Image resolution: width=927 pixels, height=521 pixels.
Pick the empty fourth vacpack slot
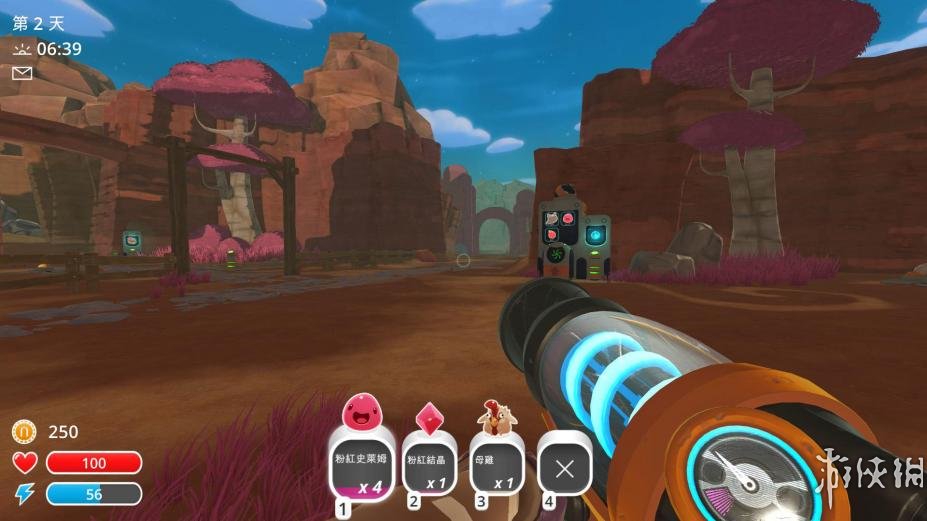click(x=565, y=467)
